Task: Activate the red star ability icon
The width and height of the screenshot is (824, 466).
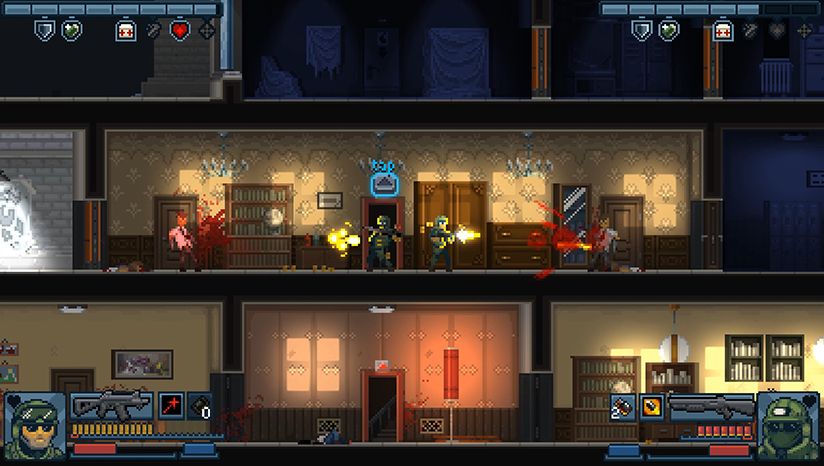Action: coord(170,405)
